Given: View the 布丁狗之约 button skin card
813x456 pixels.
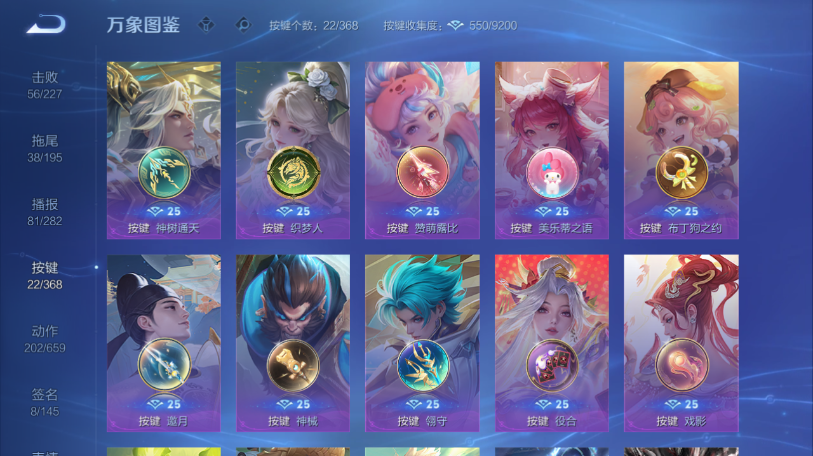Looking at the screenshot, I should coord(681,150).
